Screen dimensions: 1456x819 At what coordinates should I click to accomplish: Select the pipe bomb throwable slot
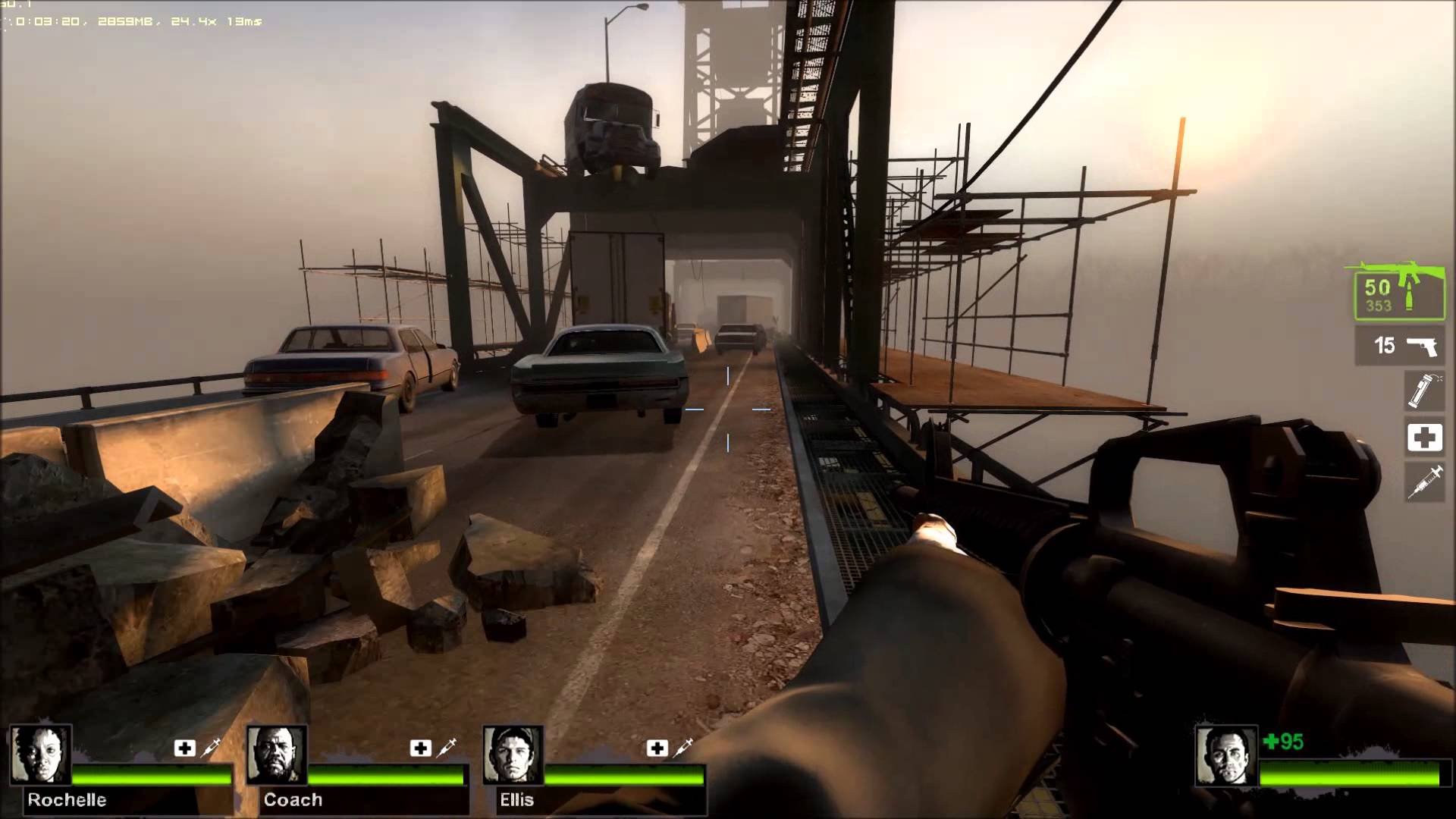pos(1423,390)
